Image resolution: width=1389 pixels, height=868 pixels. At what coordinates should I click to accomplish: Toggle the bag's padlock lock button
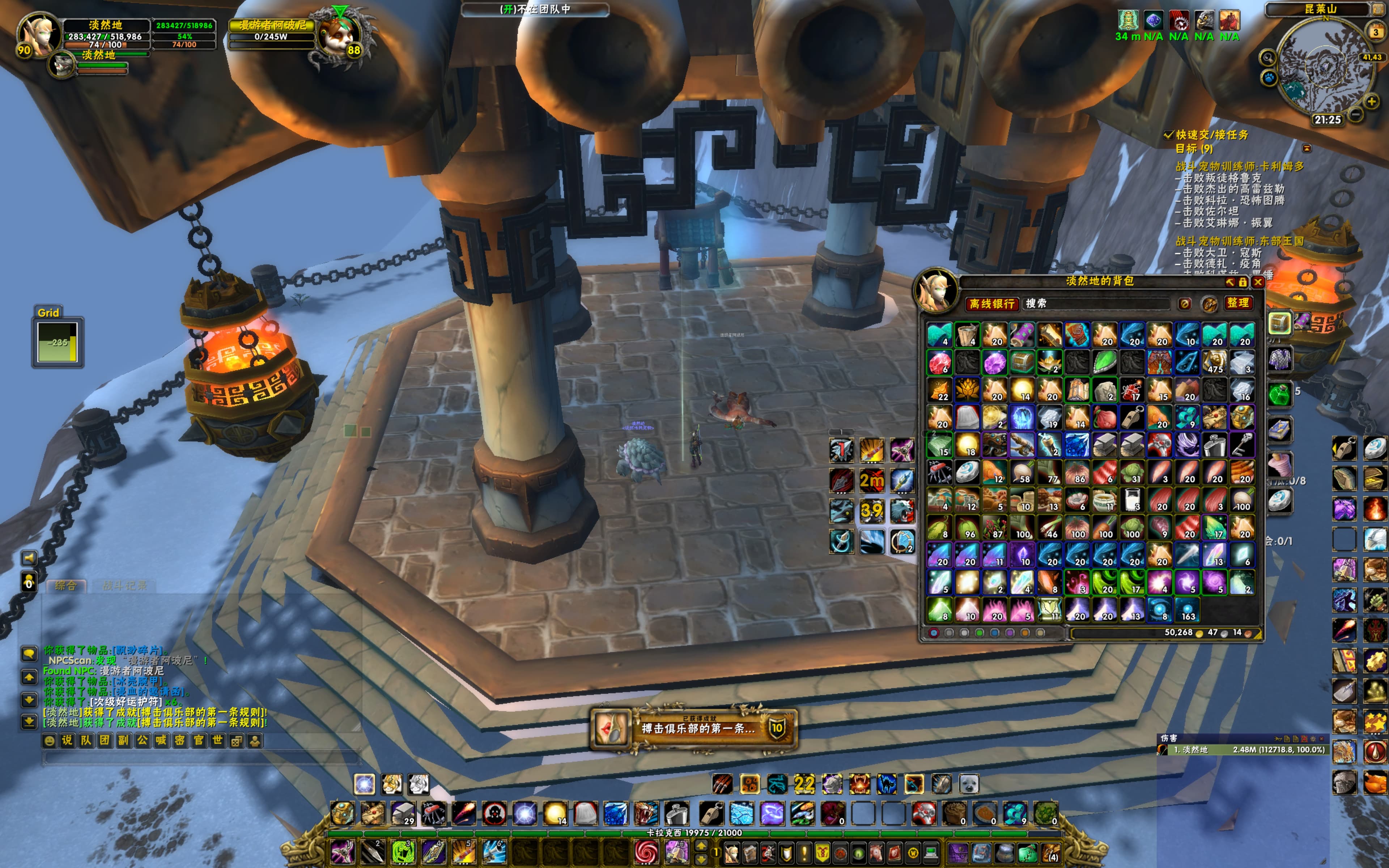tap(1243, 282)
